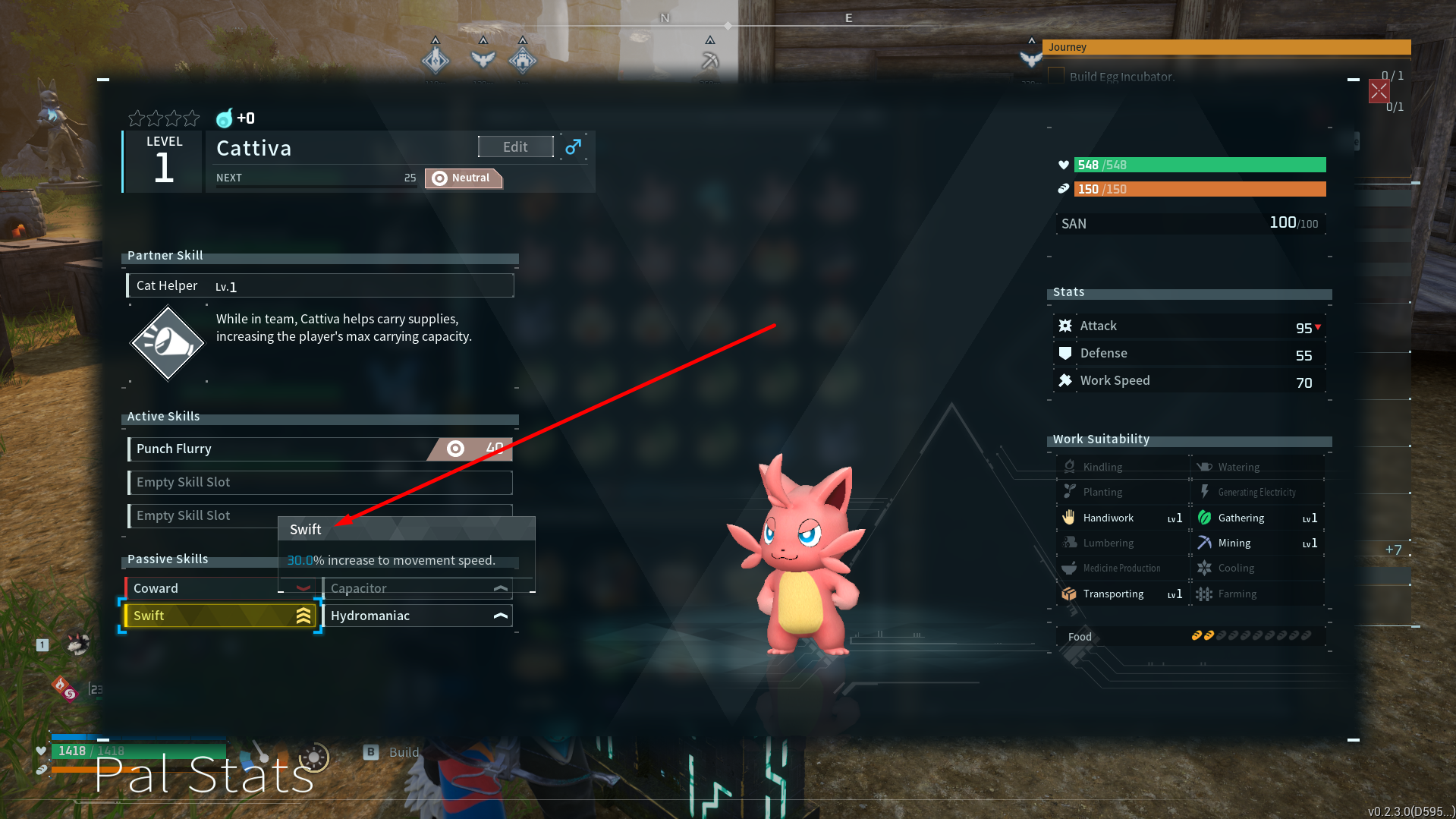Image resolution: width=1456 pixels, height=819 pixels.
Task: Click the male gender icon beside Edit
Action: pos(573,146)
